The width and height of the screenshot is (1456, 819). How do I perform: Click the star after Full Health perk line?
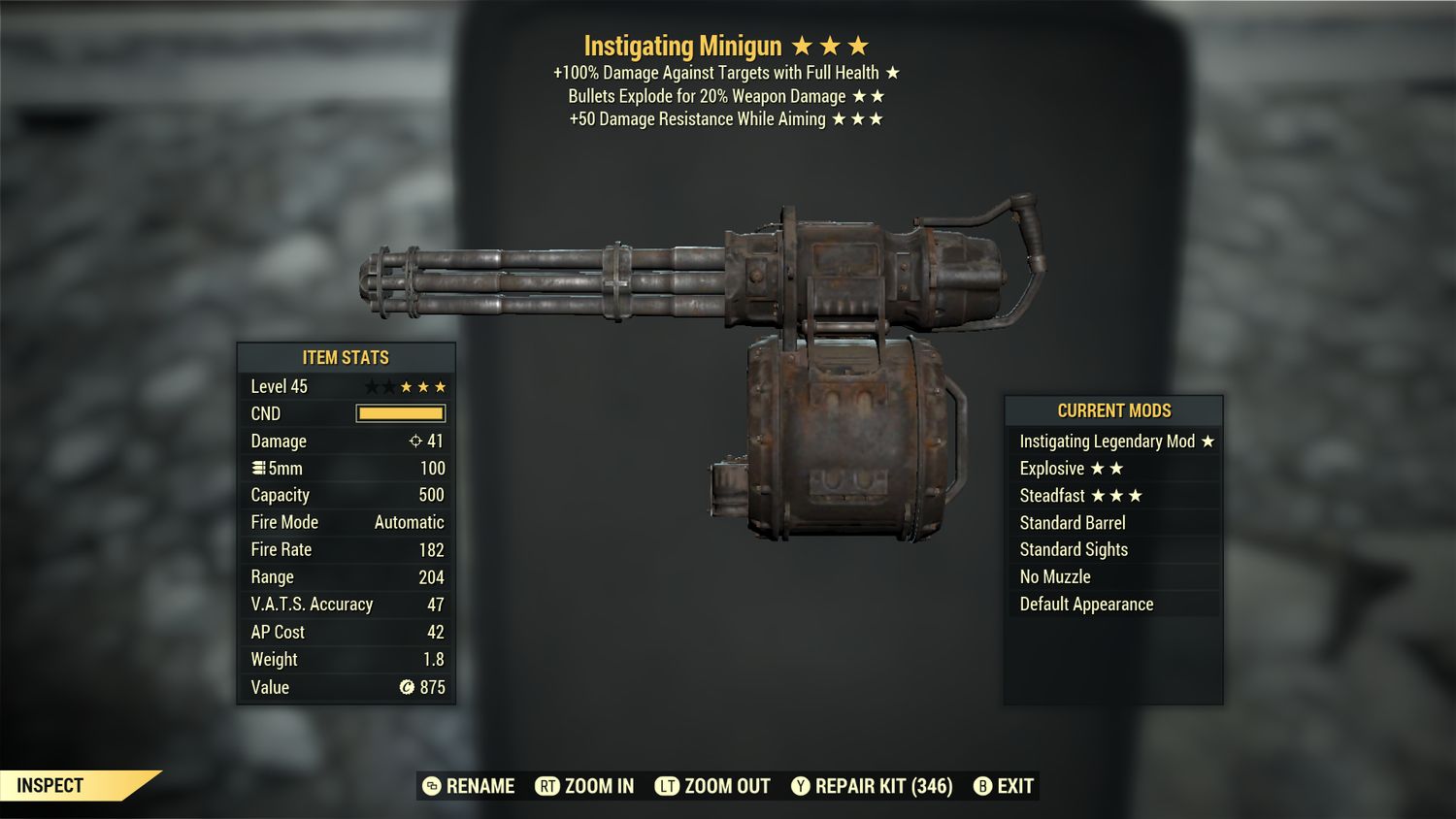(892, 72)
